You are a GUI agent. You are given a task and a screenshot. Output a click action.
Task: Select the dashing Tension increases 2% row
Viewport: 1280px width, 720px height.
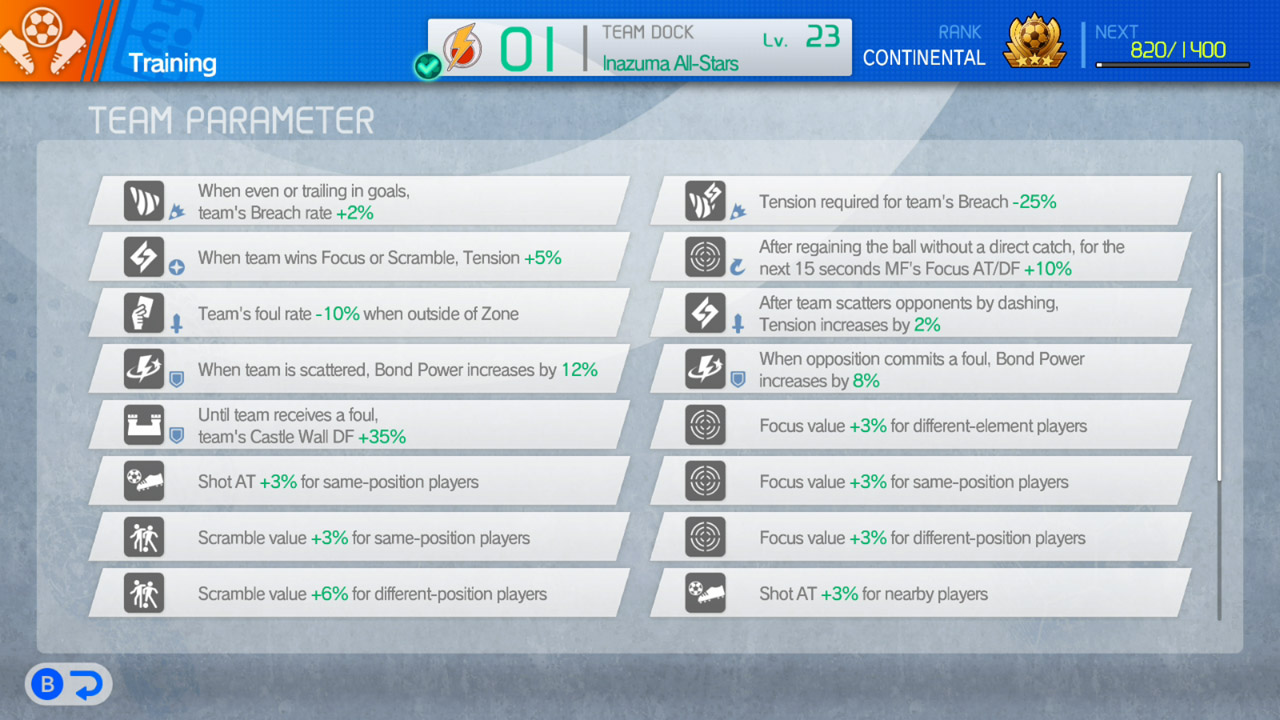pos(920,313)
